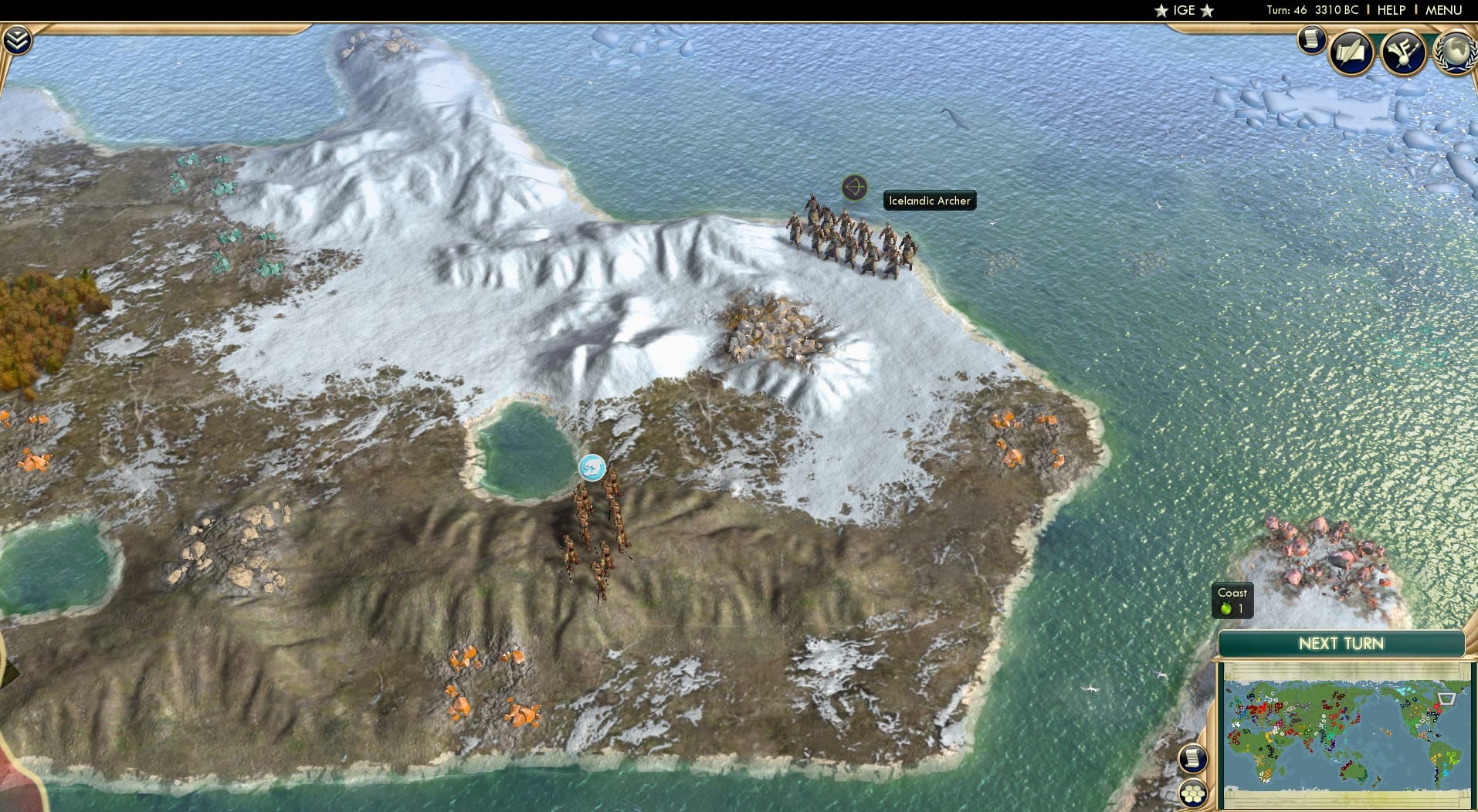This screenshot has height=812, width=1478.
Task: Click the Coast tile yield popup
Action: coord(1232,601)
